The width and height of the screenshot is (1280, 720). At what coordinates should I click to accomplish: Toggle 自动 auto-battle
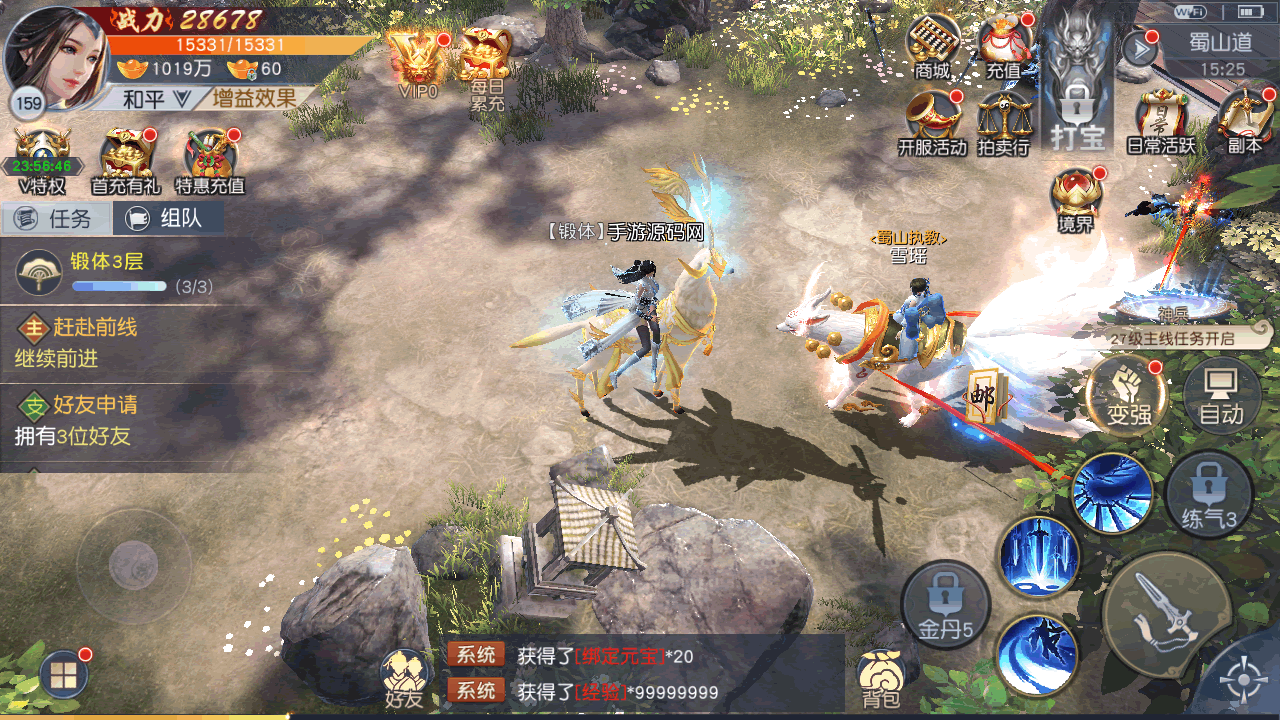1221,394
